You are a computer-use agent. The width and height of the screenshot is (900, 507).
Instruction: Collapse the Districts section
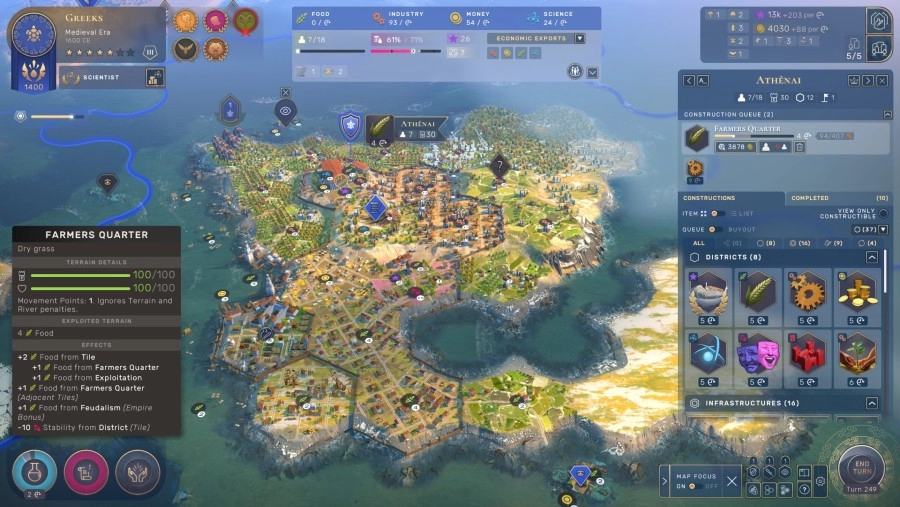[x=872, y=257]
